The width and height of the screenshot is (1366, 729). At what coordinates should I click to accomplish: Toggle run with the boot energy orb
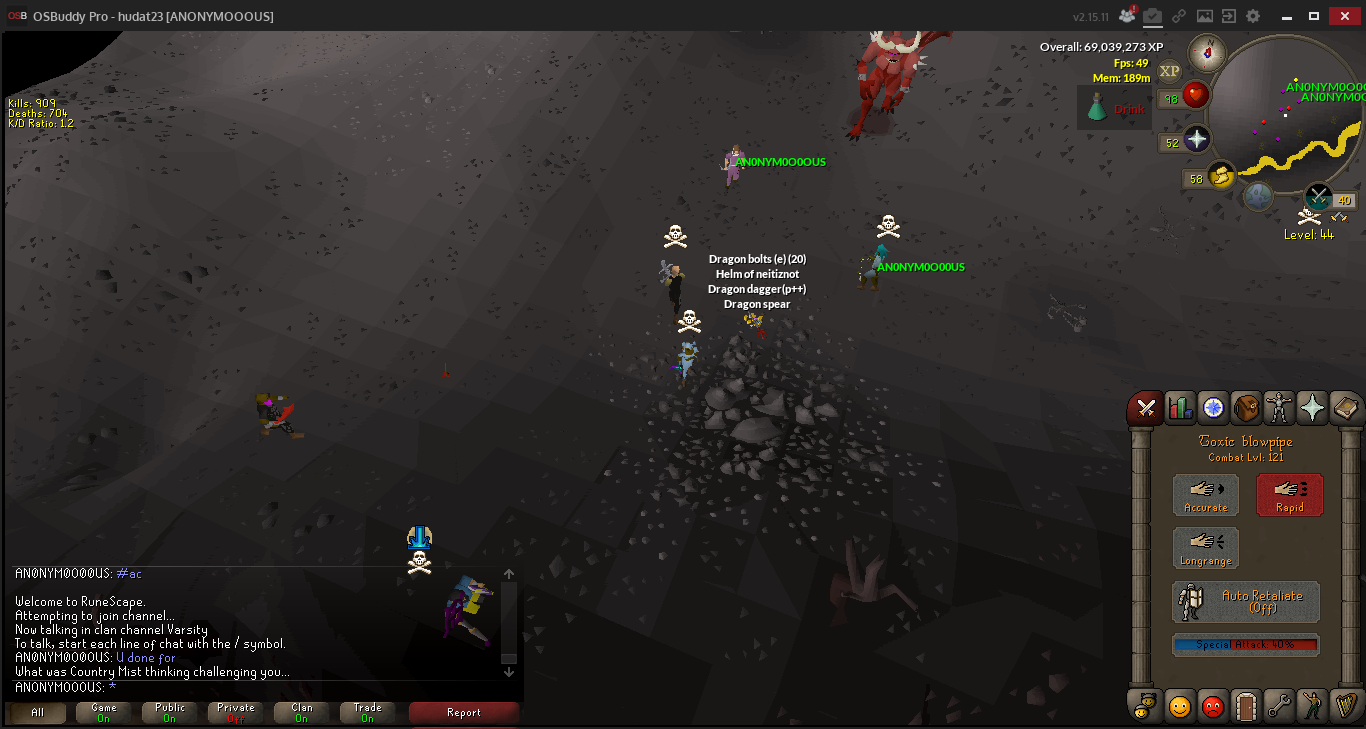point(1220,176)
